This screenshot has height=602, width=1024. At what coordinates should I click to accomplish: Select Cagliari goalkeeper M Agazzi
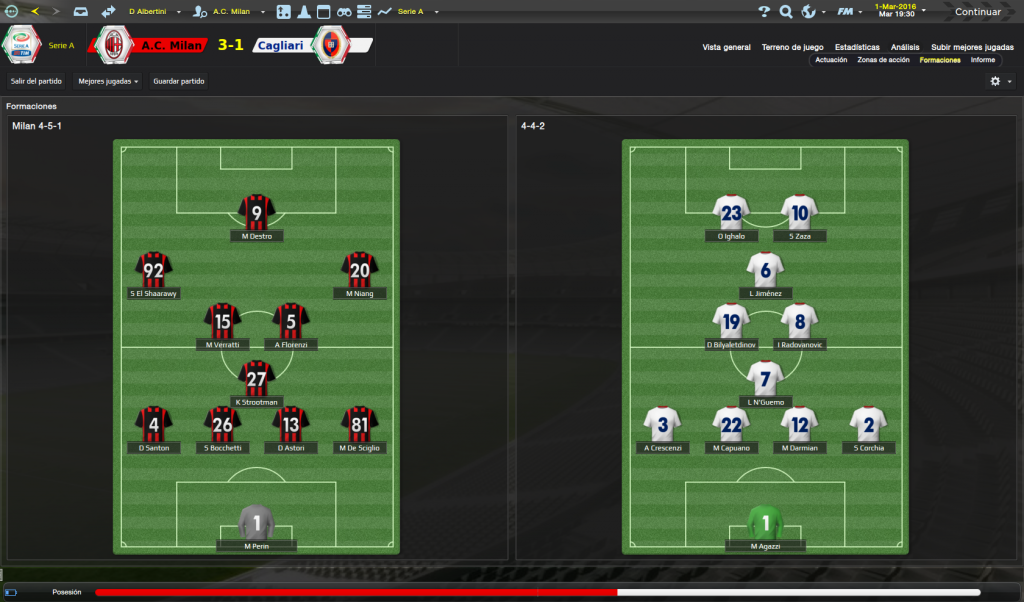(x=765, y=523)
